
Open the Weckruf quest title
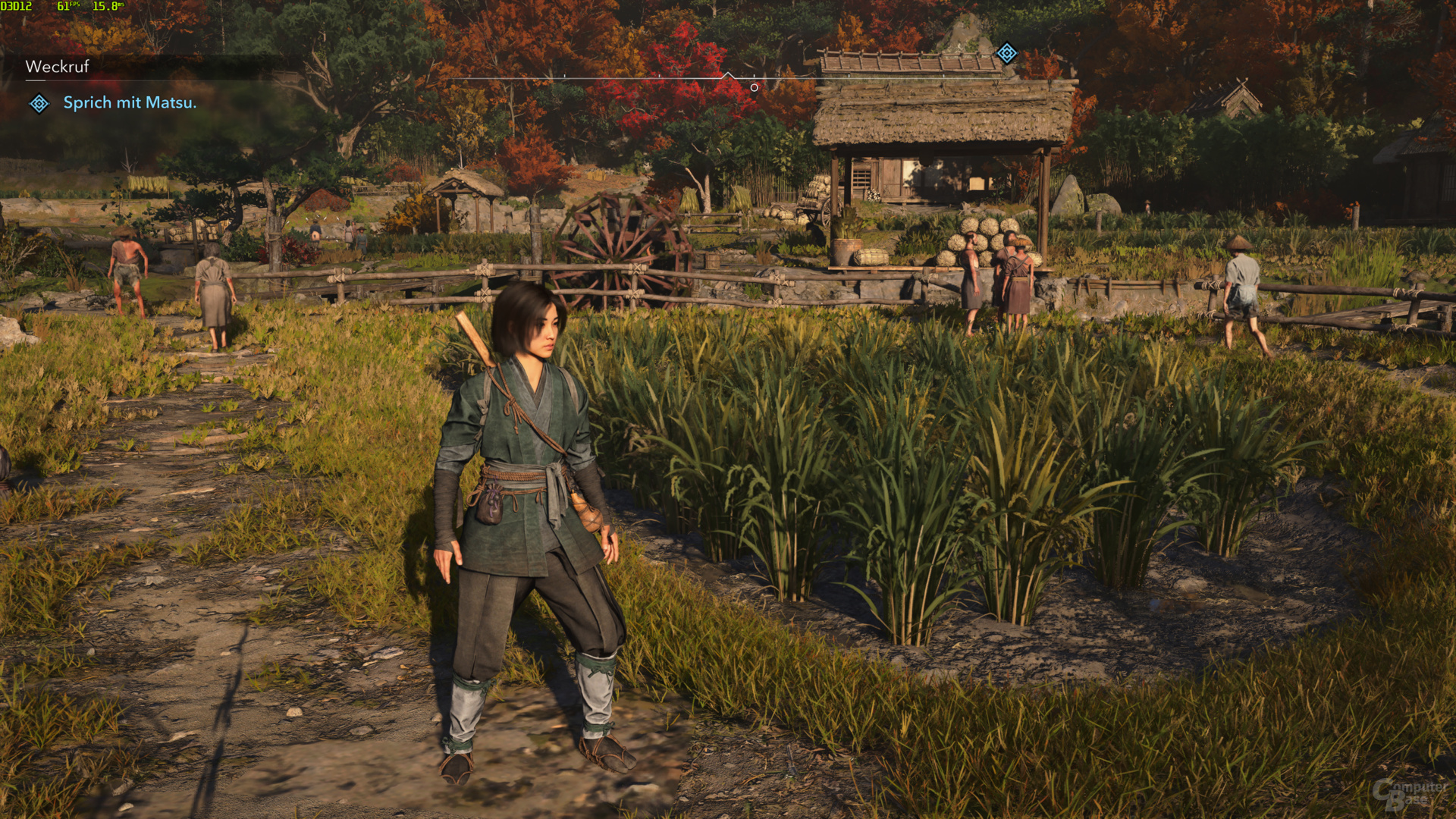(58, 67)
